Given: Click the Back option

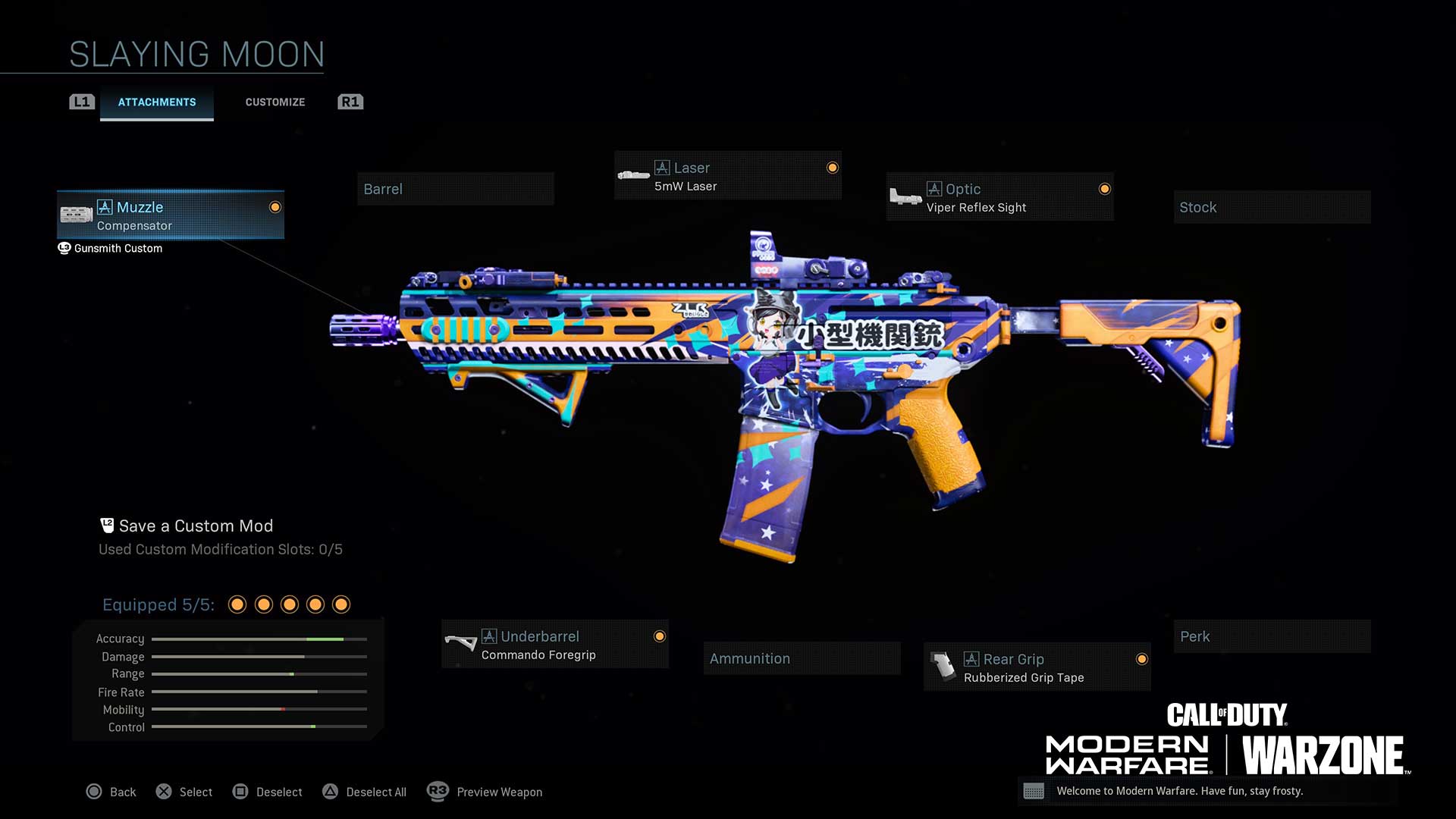Looking at the screenshot, I should coord(111,792).
